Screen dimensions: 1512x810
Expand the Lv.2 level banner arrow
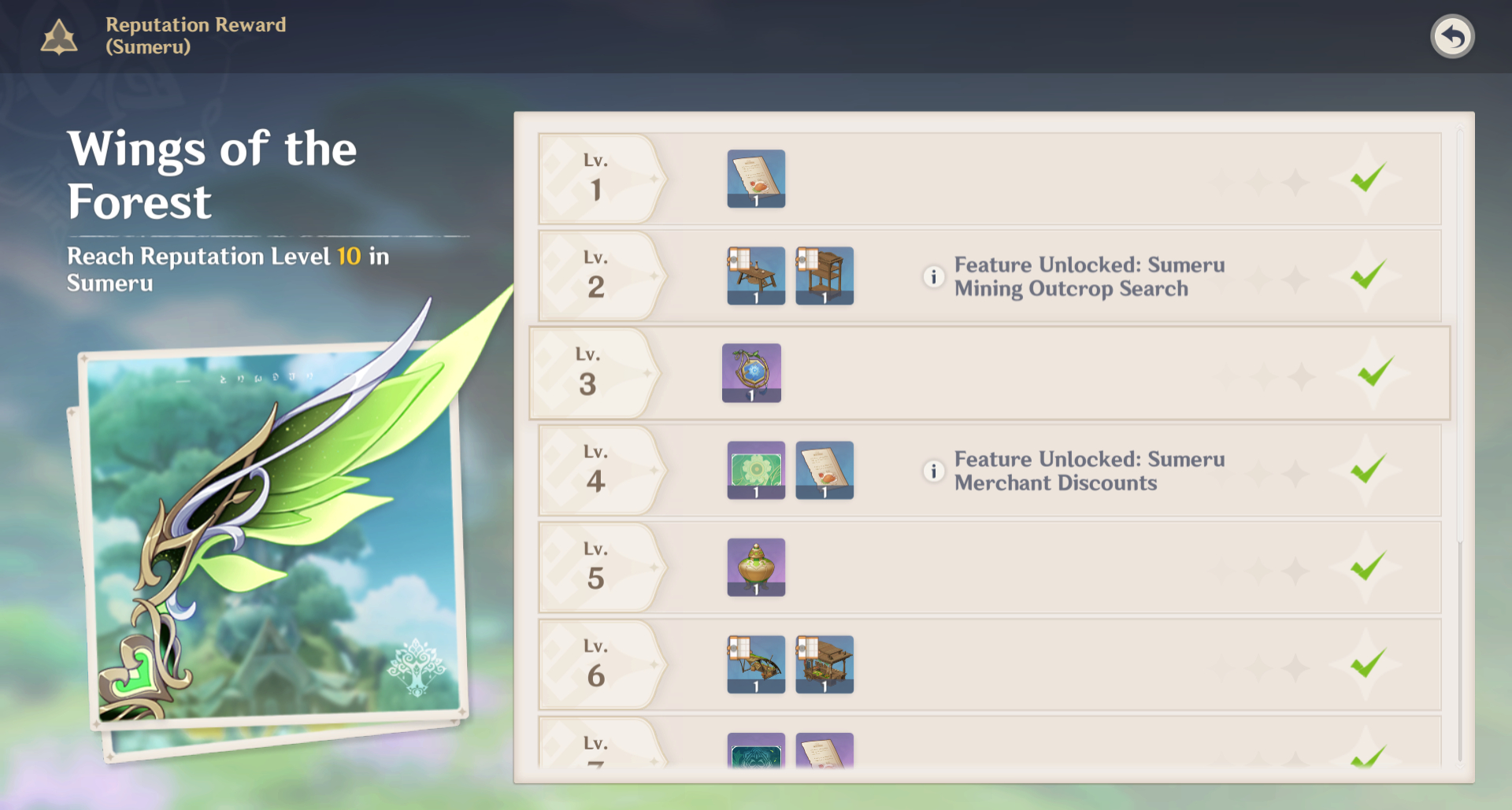tap(600, 276)
